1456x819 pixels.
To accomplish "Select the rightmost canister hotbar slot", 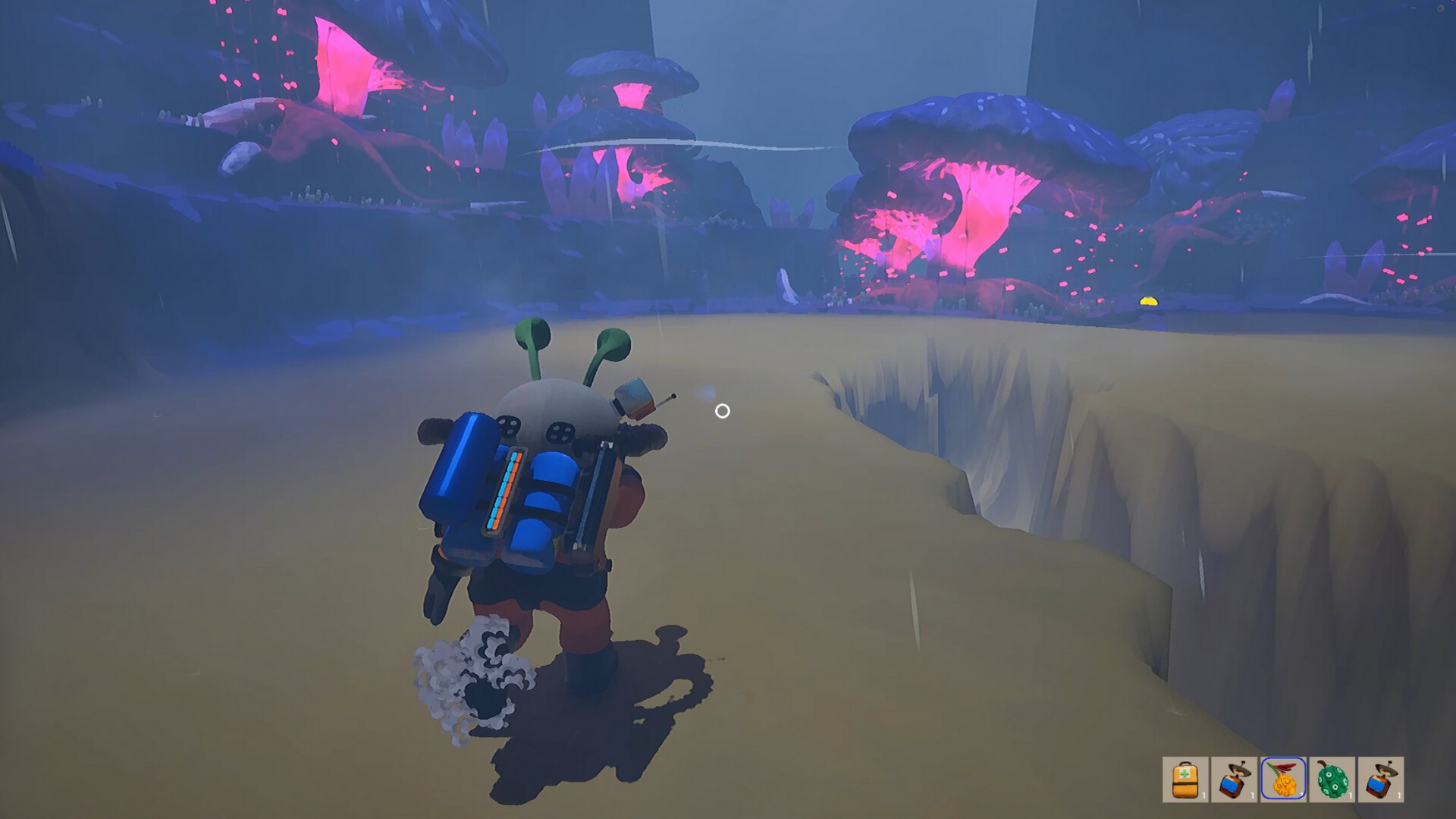I will click(x=1379, y=780).
